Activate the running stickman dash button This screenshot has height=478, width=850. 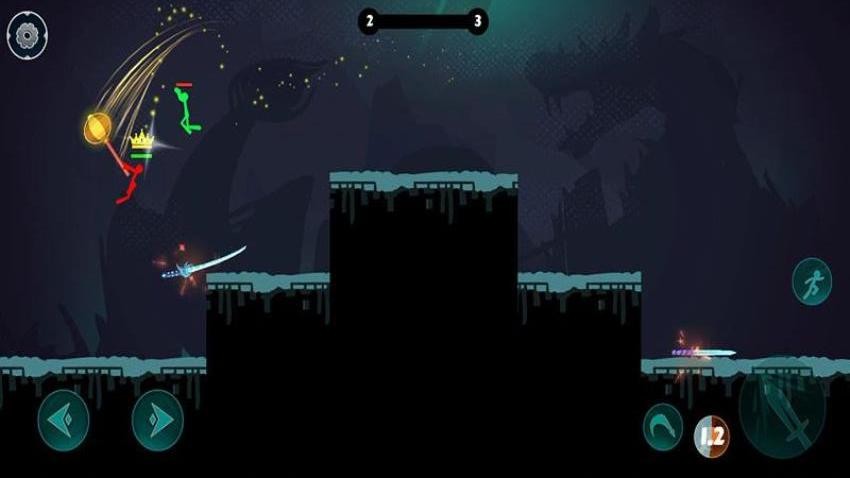812,282
